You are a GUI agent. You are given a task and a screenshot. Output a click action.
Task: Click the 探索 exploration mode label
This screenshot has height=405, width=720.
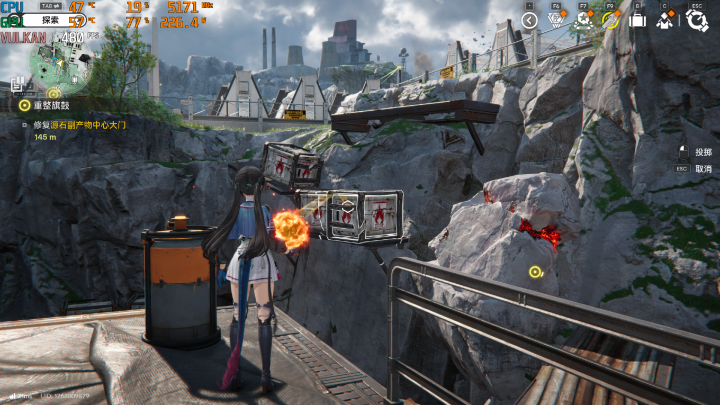[x=49, y=20]
